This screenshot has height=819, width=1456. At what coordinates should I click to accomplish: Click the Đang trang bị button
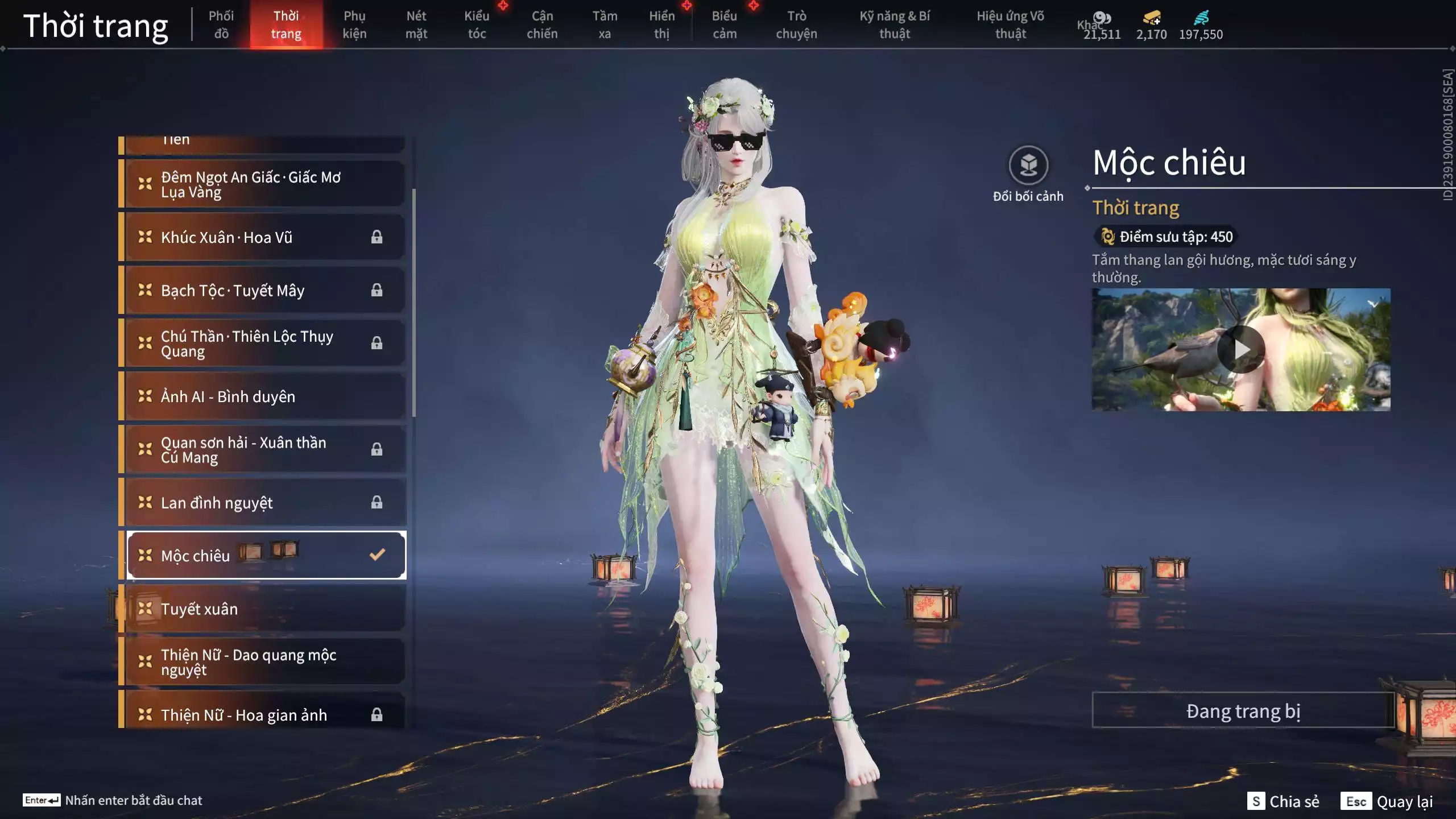[1243, 711]
